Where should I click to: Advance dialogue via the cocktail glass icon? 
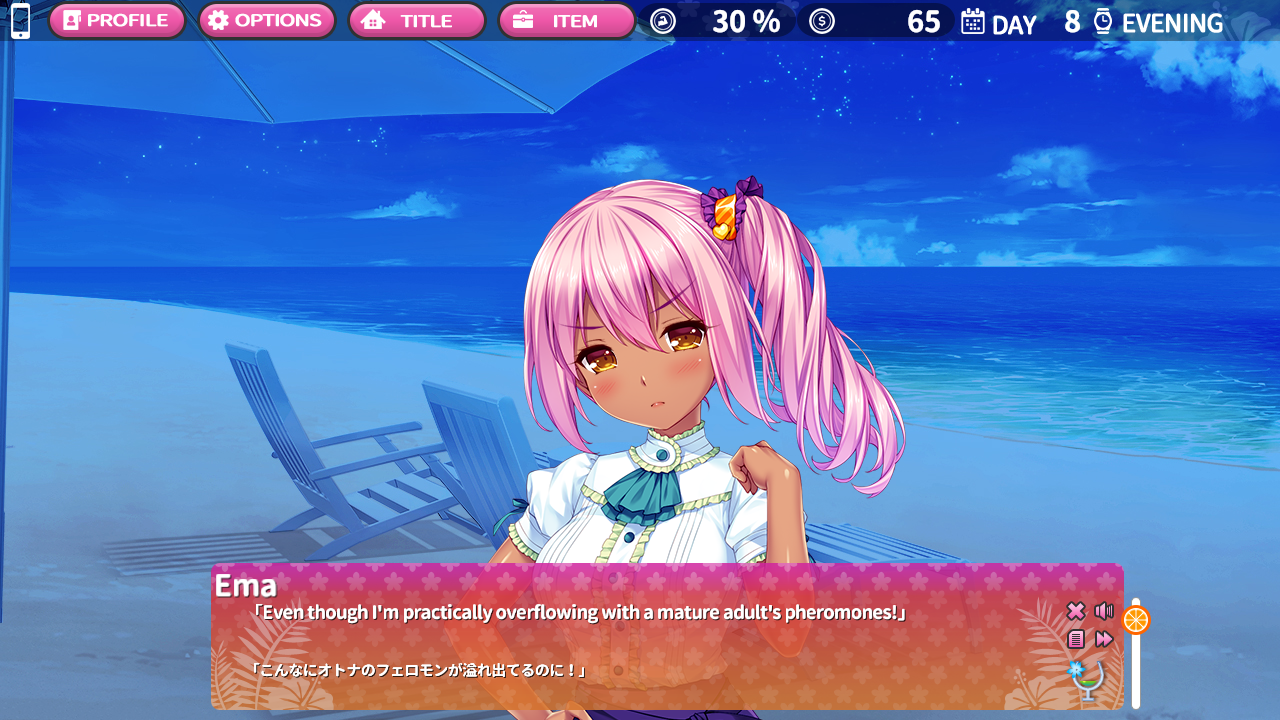point(1088,680)
